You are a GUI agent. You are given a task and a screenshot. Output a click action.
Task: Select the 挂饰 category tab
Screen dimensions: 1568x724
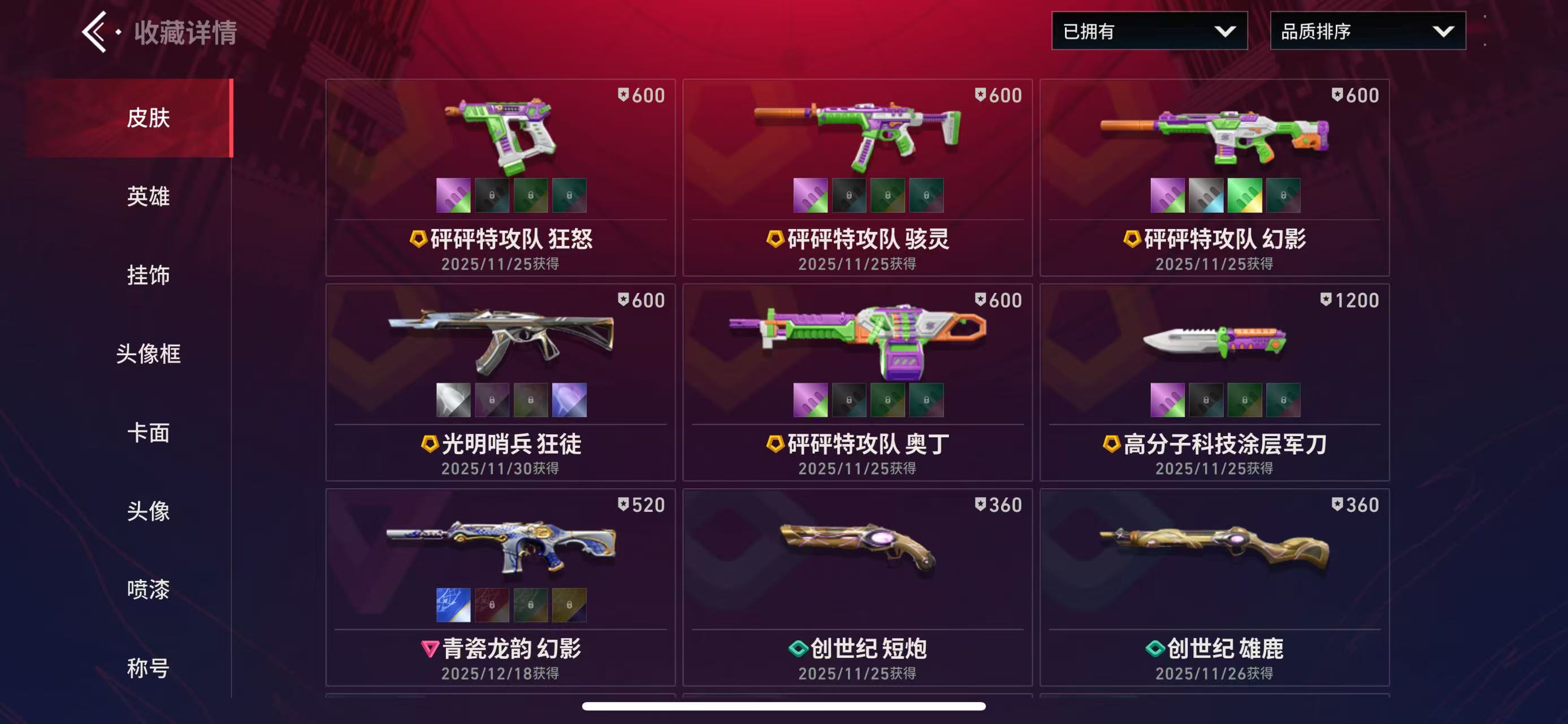pos(148,275)
